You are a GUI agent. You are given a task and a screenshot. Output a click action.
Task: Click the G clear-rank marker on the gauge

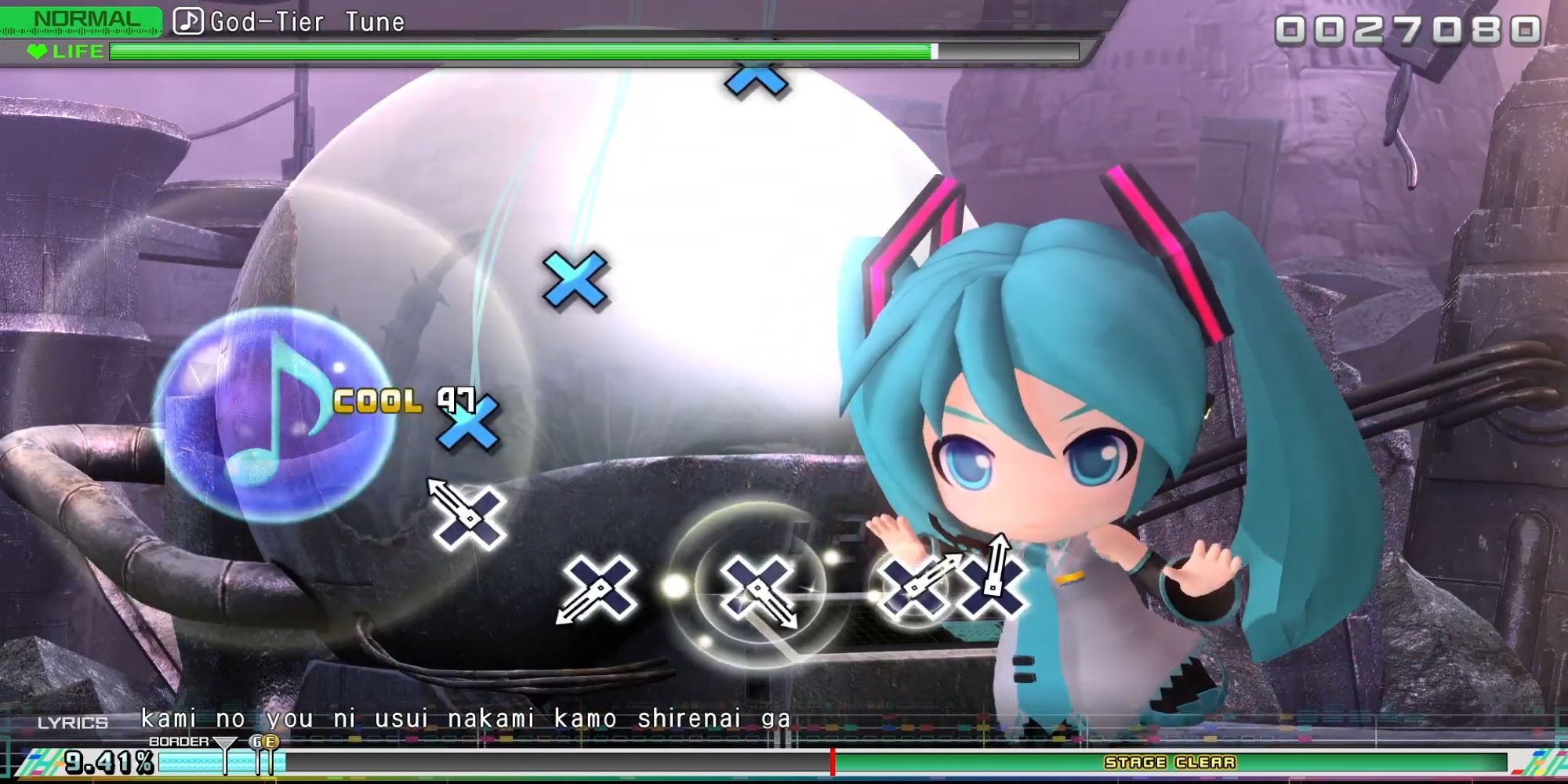tap(257, 741)
